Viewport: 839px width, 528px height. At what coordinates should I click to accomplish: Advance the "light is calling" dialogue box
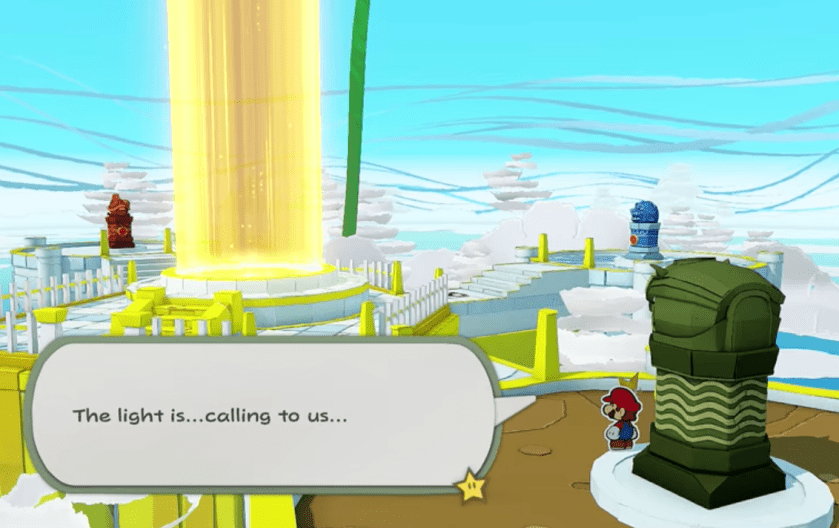click(260, 414)
